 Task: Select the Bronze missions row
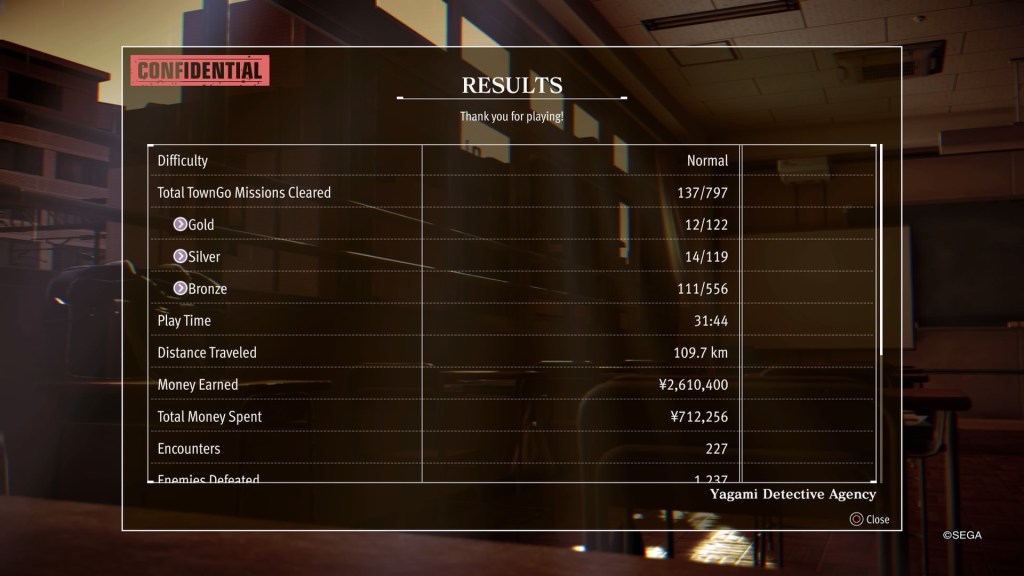pos(440,289)
